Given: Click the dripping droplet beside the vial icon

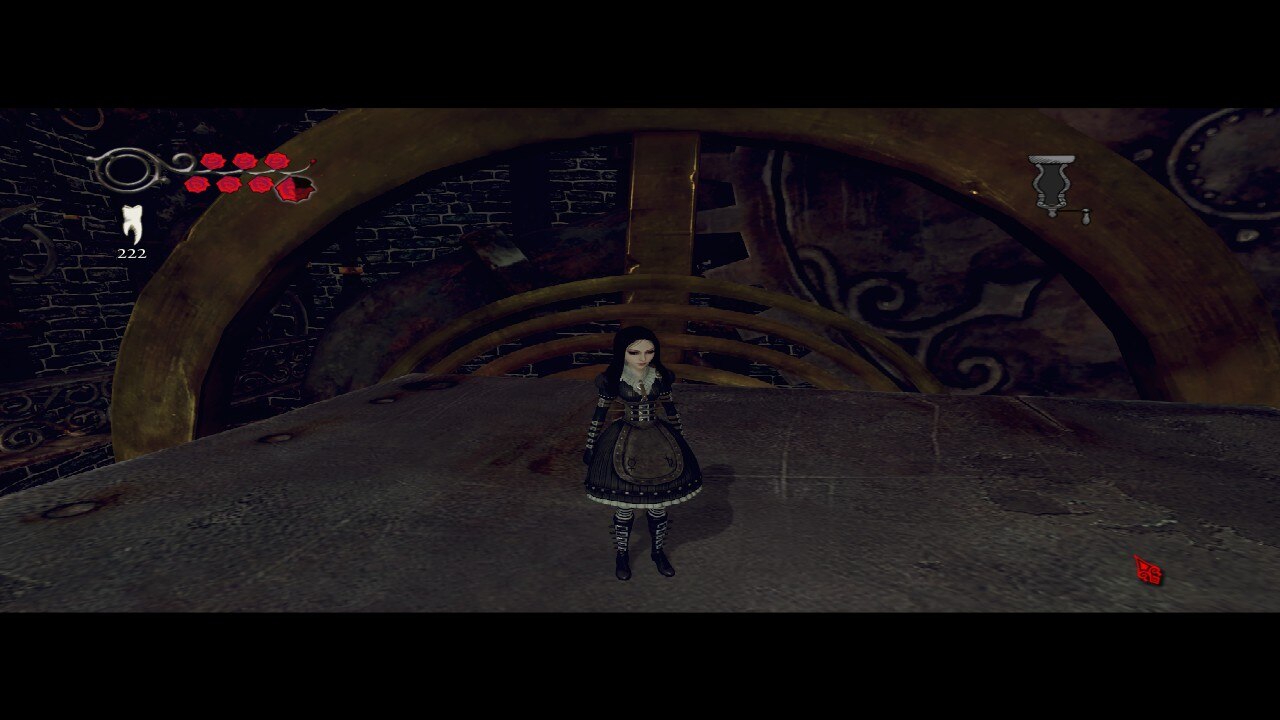Looking at the screenshot, I should pyautogui.click(x=1086, y=217).
